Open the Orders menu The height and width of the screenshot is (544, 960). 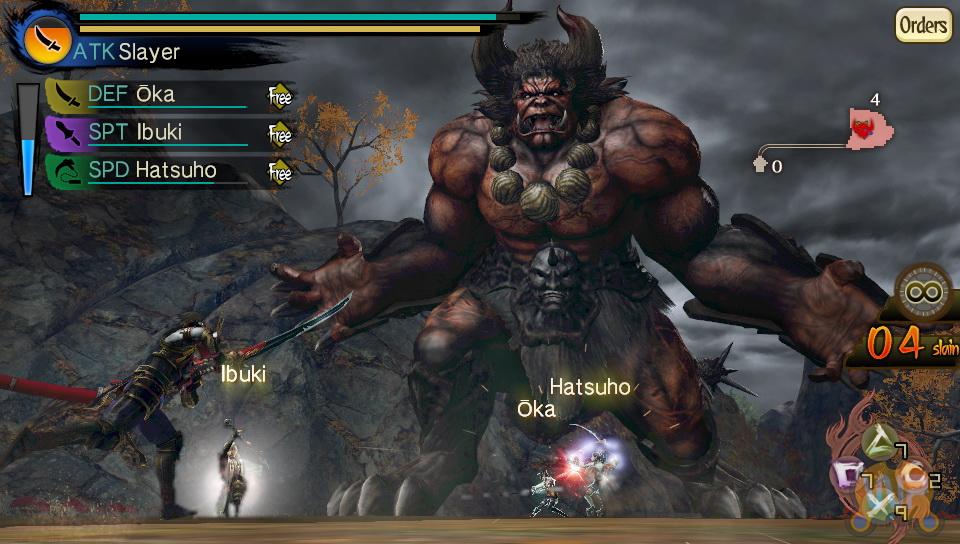[x=922, y=24]
